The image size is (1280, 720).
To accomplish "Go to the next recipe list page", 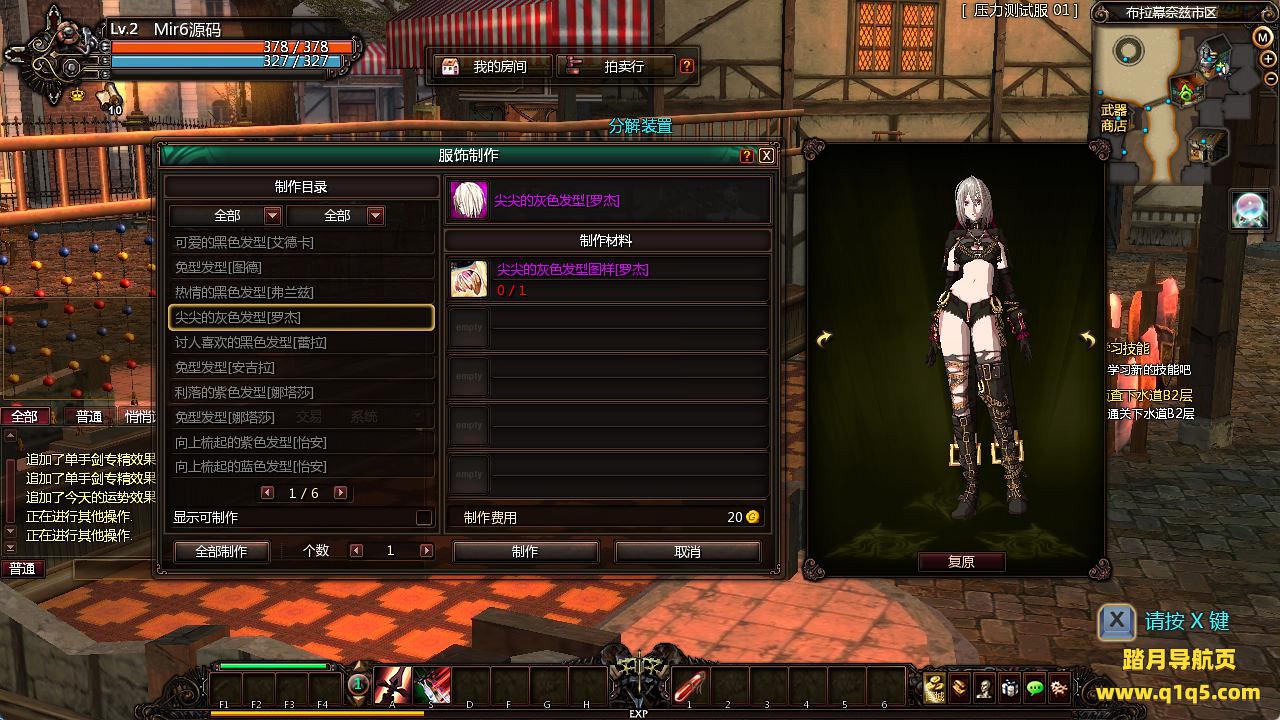I will pos(341,493).
